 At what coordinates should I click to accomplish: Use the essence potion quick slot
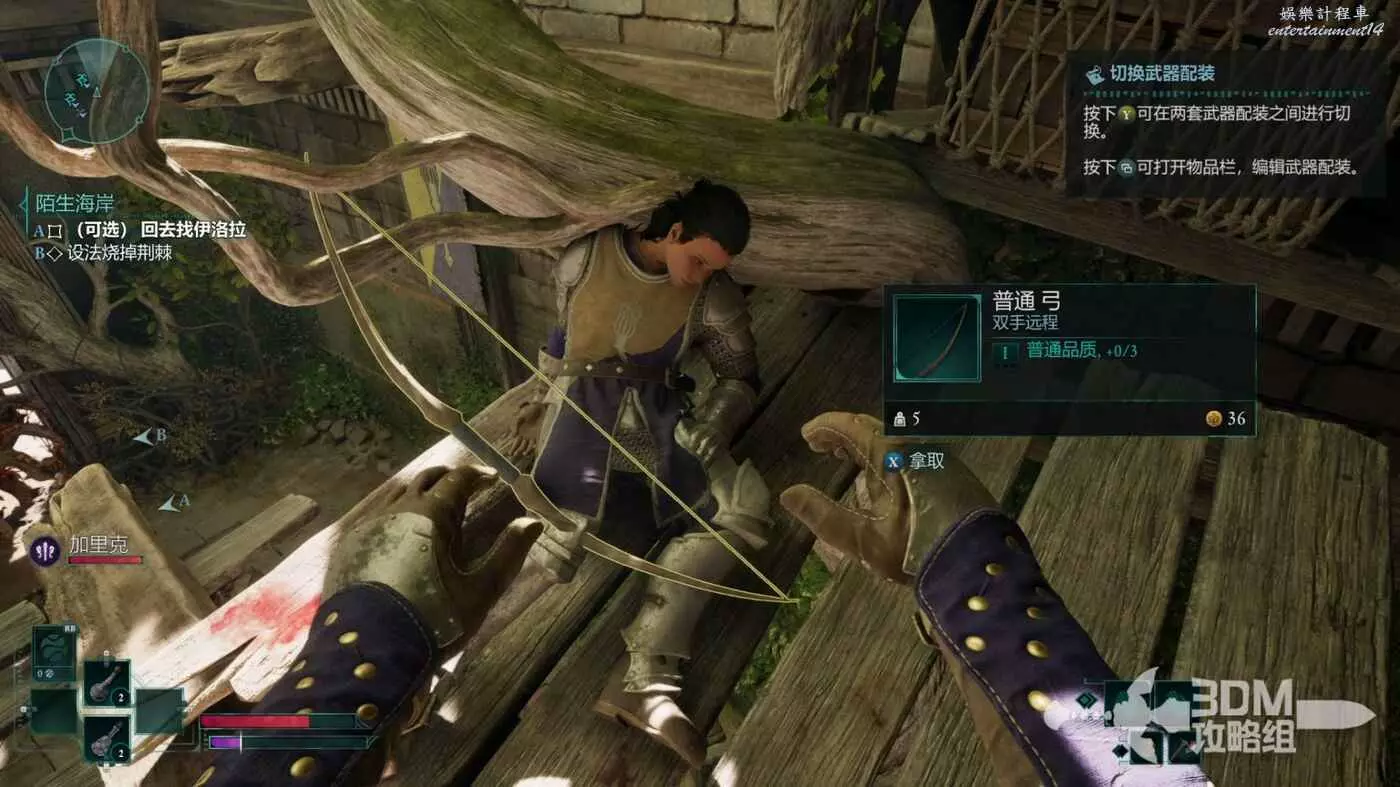click(x=106, y=739)
